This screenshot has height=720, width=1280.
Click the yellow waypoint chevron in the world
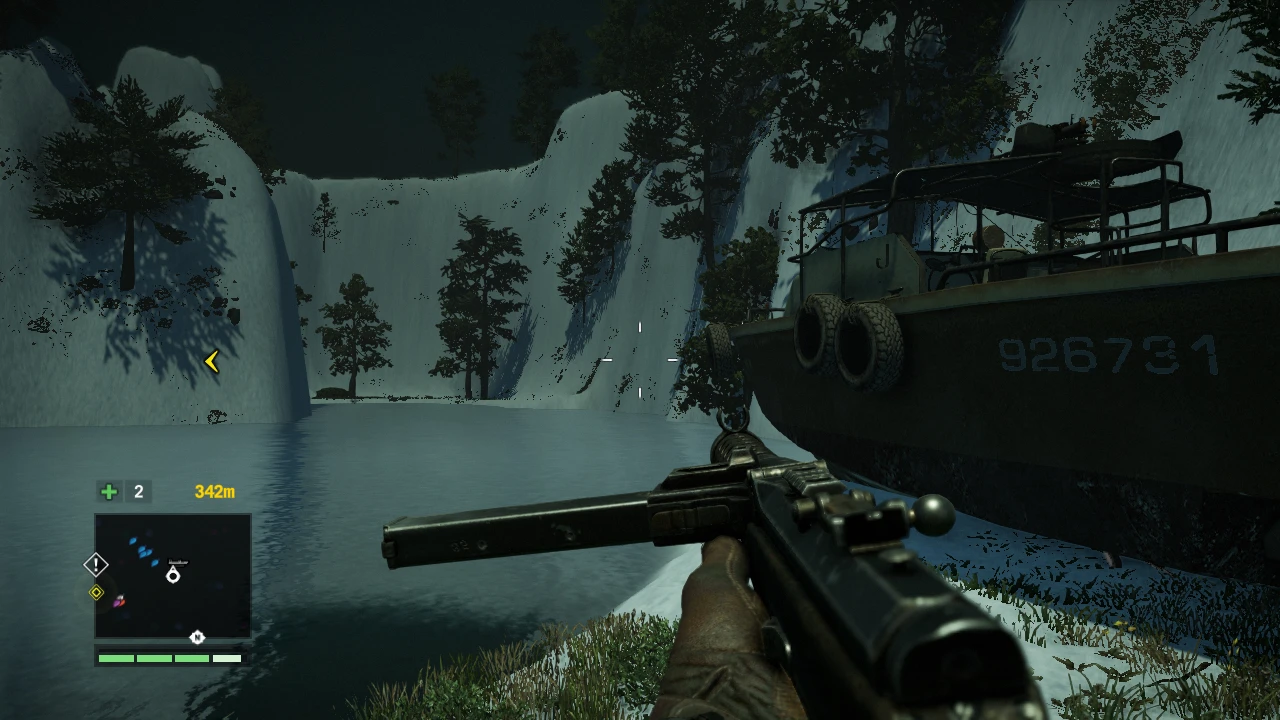click(211, 361)
